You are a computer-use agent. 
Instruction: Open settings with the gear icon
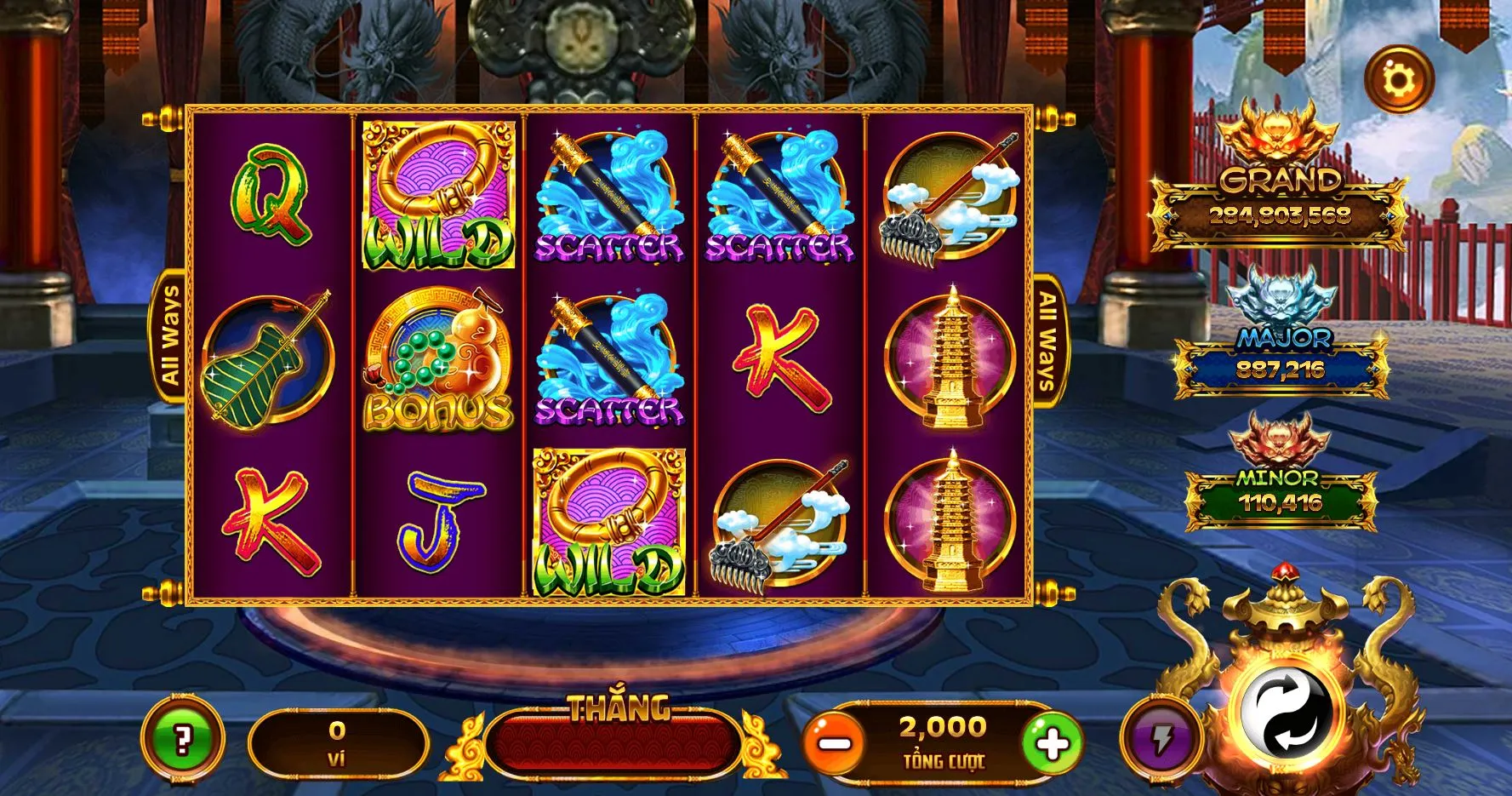[1399, 80]
